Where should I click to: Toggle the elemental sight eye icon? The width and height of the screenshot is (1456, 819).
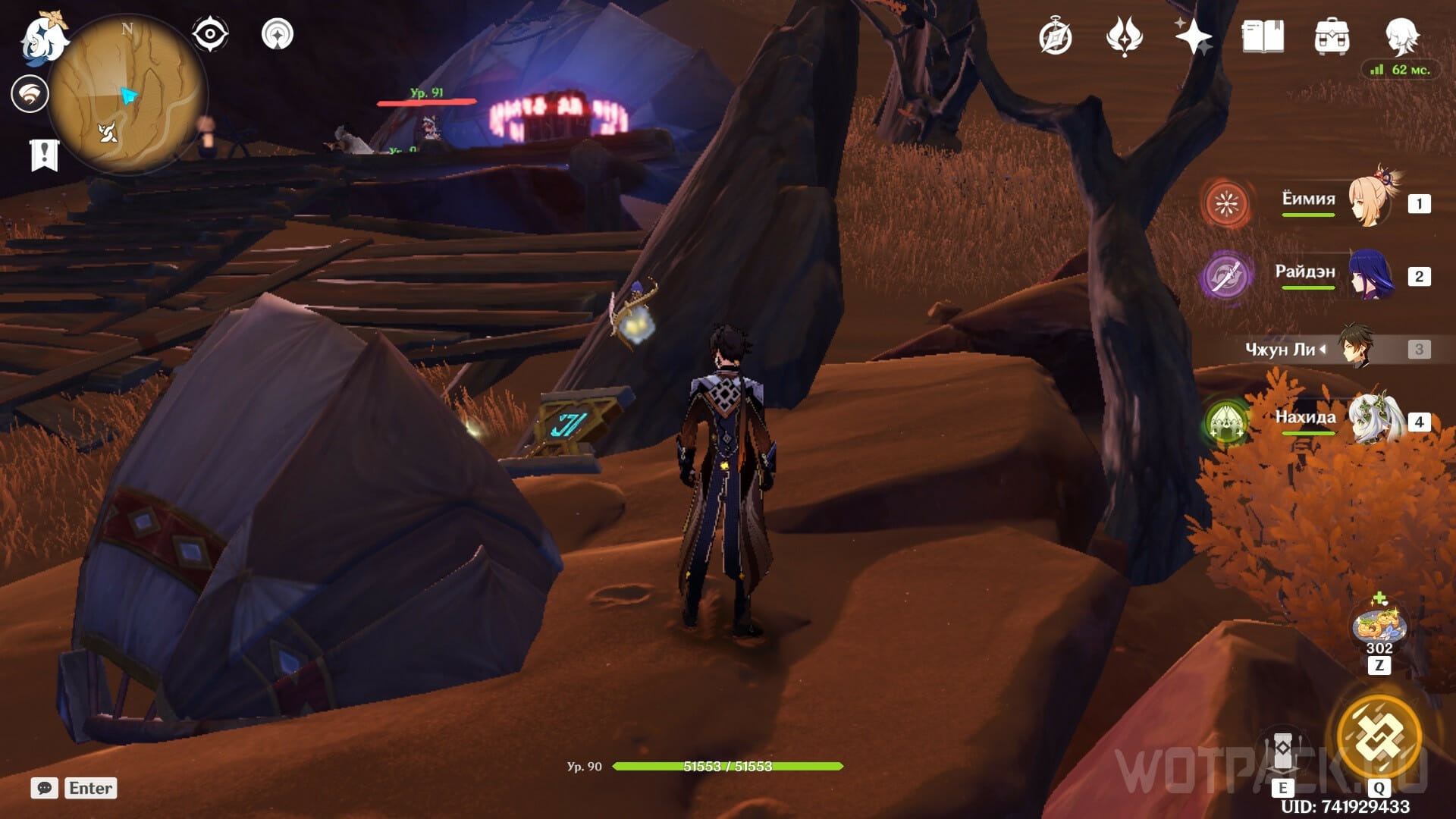[210, 34]
